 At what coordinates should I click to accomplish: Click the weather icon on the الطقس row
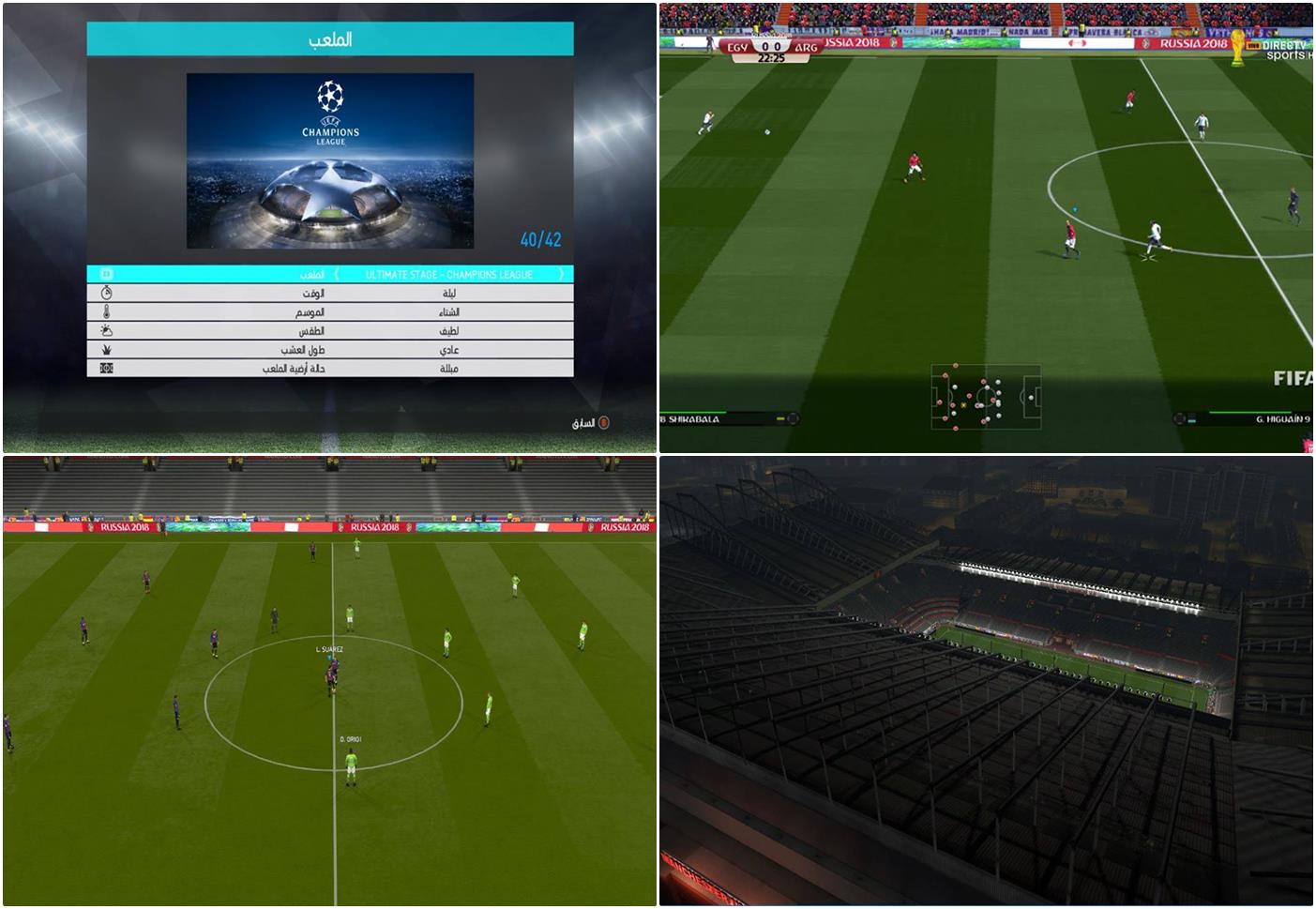105,330
